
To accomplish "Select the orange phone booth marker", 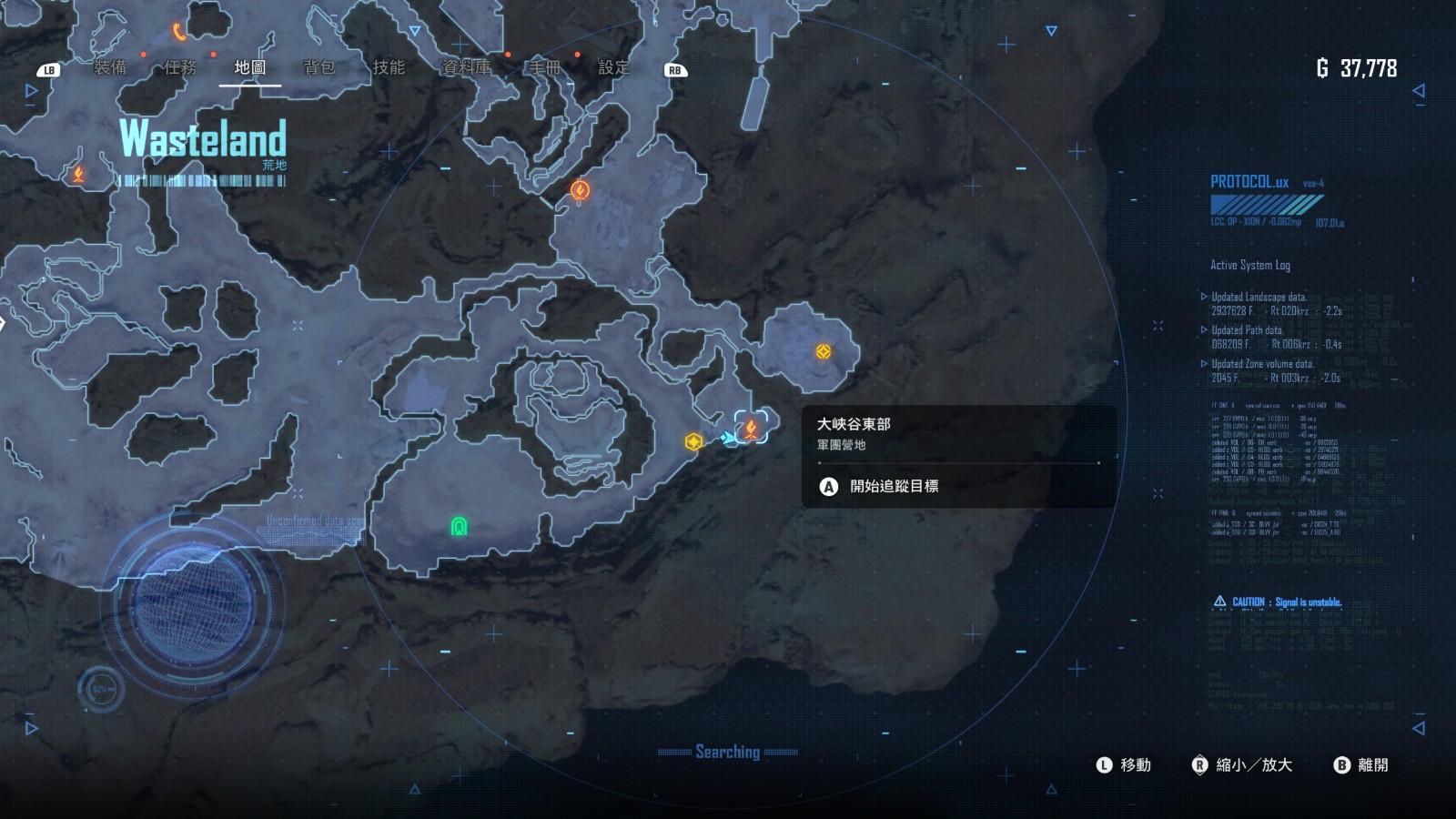I will coord(179,33).
